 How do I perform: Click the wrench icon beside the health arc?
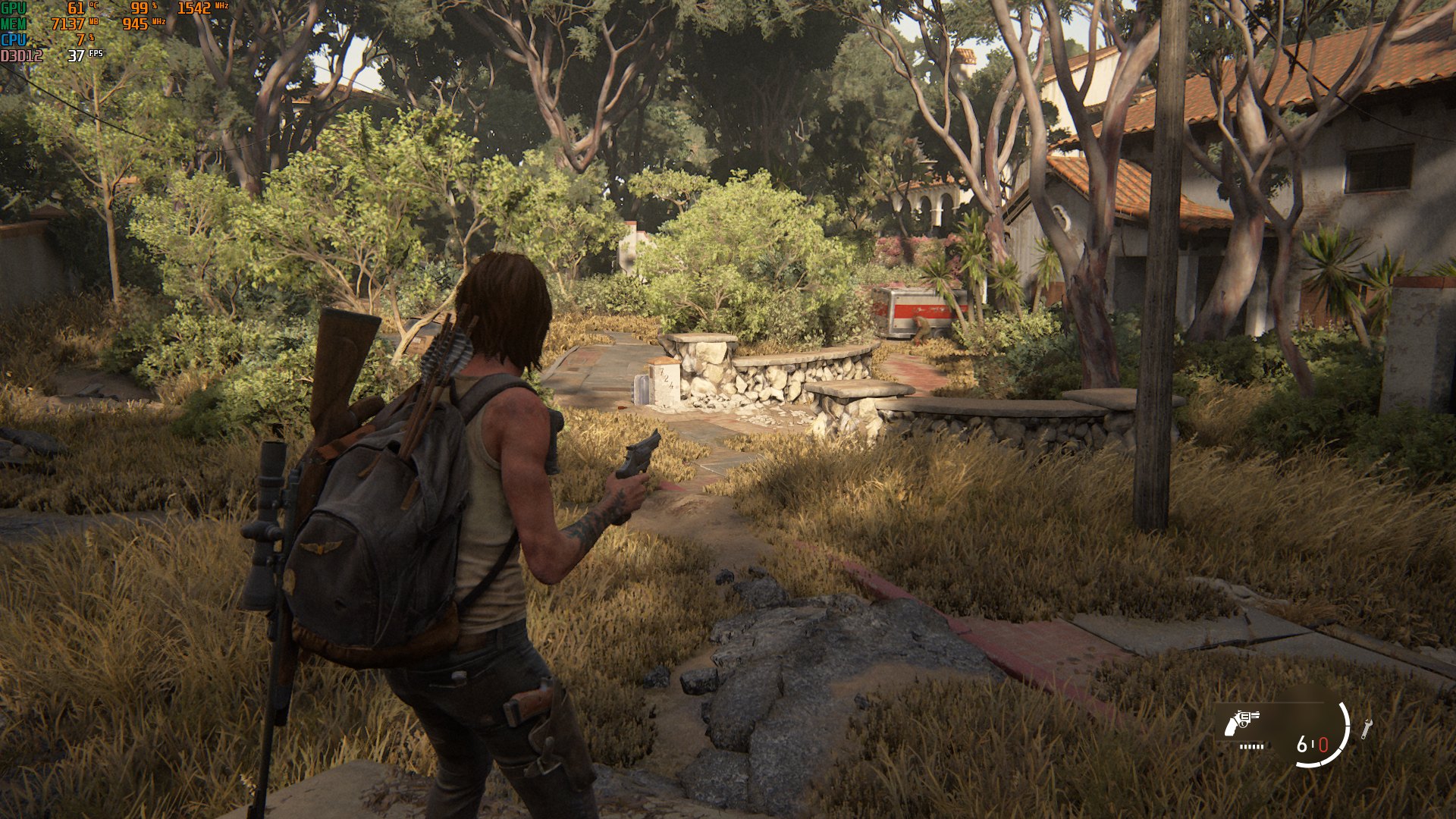click(x=1366, y=729)
